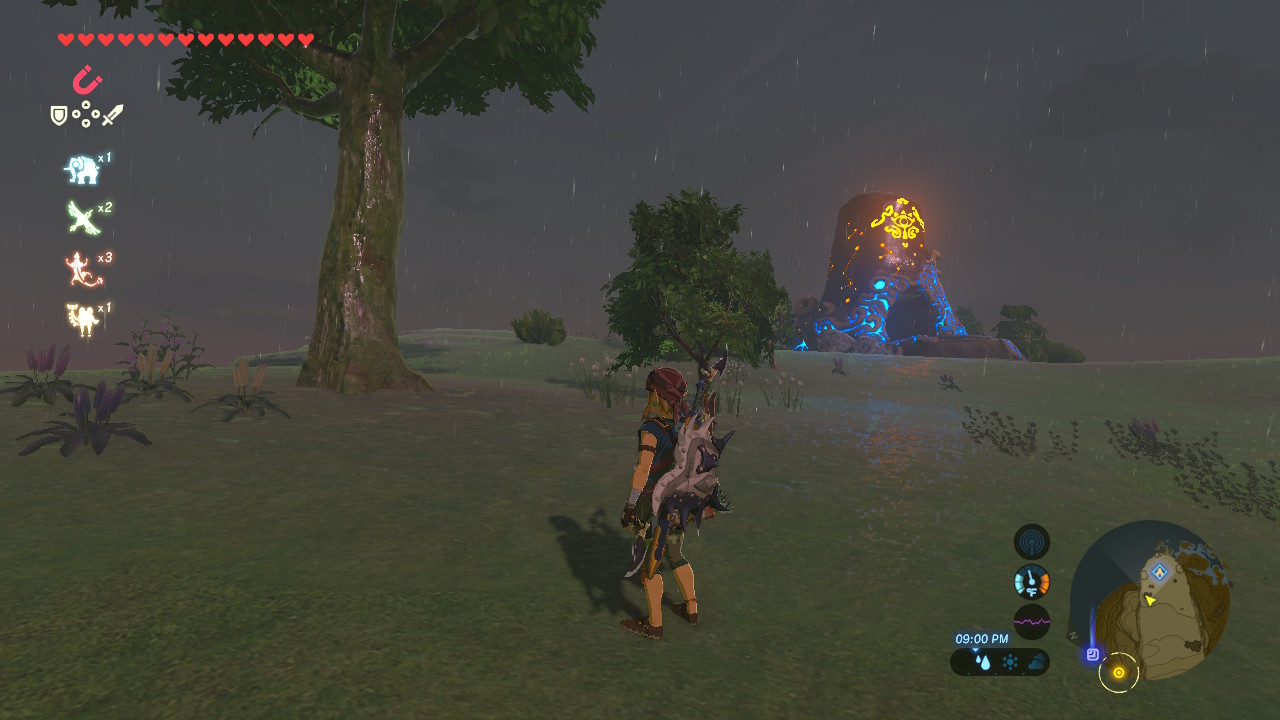Click the yellow objective ring marker
The width and height of the screenshot is (1280, 720).
tap(1118, 673)
